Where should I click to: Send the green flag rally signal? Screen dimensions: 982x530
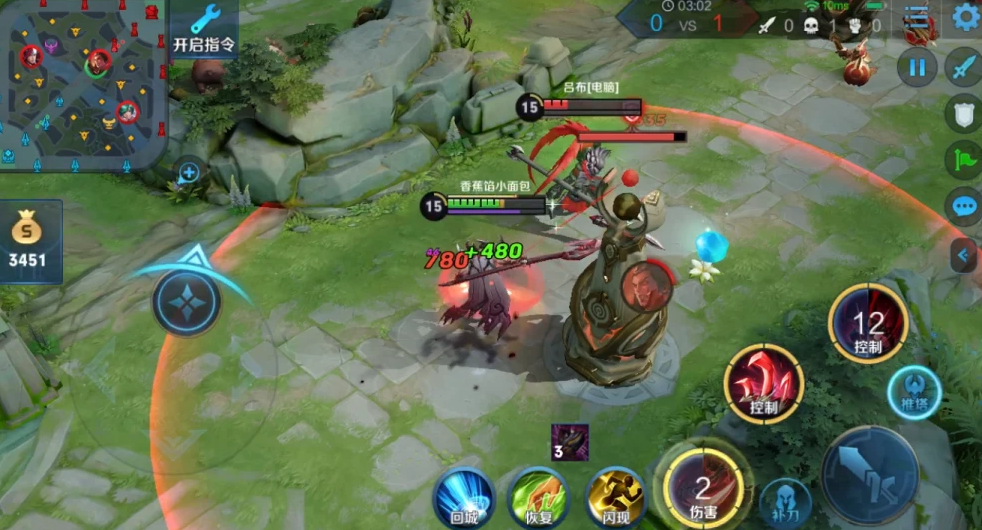pos(964,160)
